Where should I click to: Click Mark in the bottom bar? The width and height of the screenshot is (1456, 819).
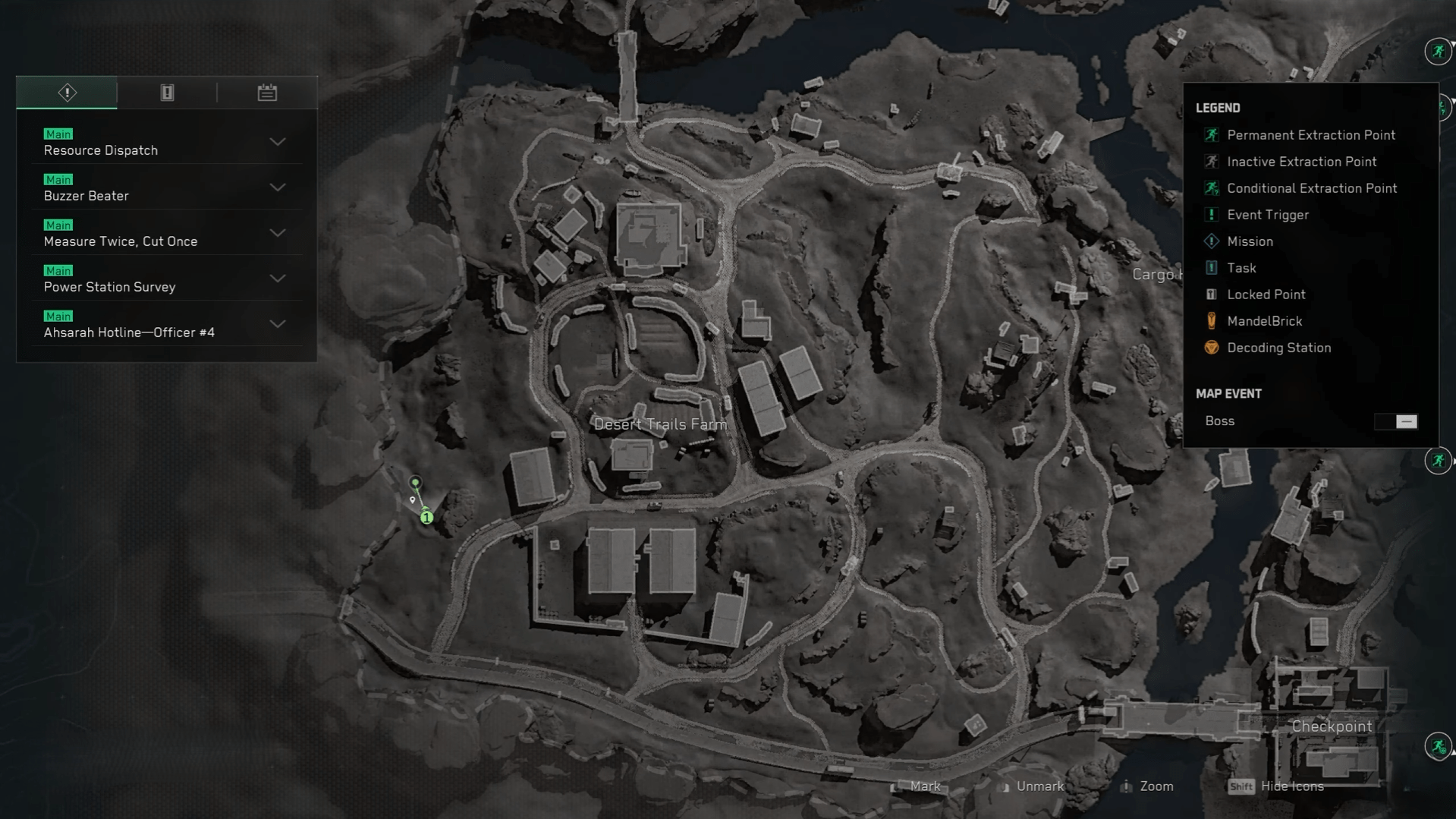[924, 786]
